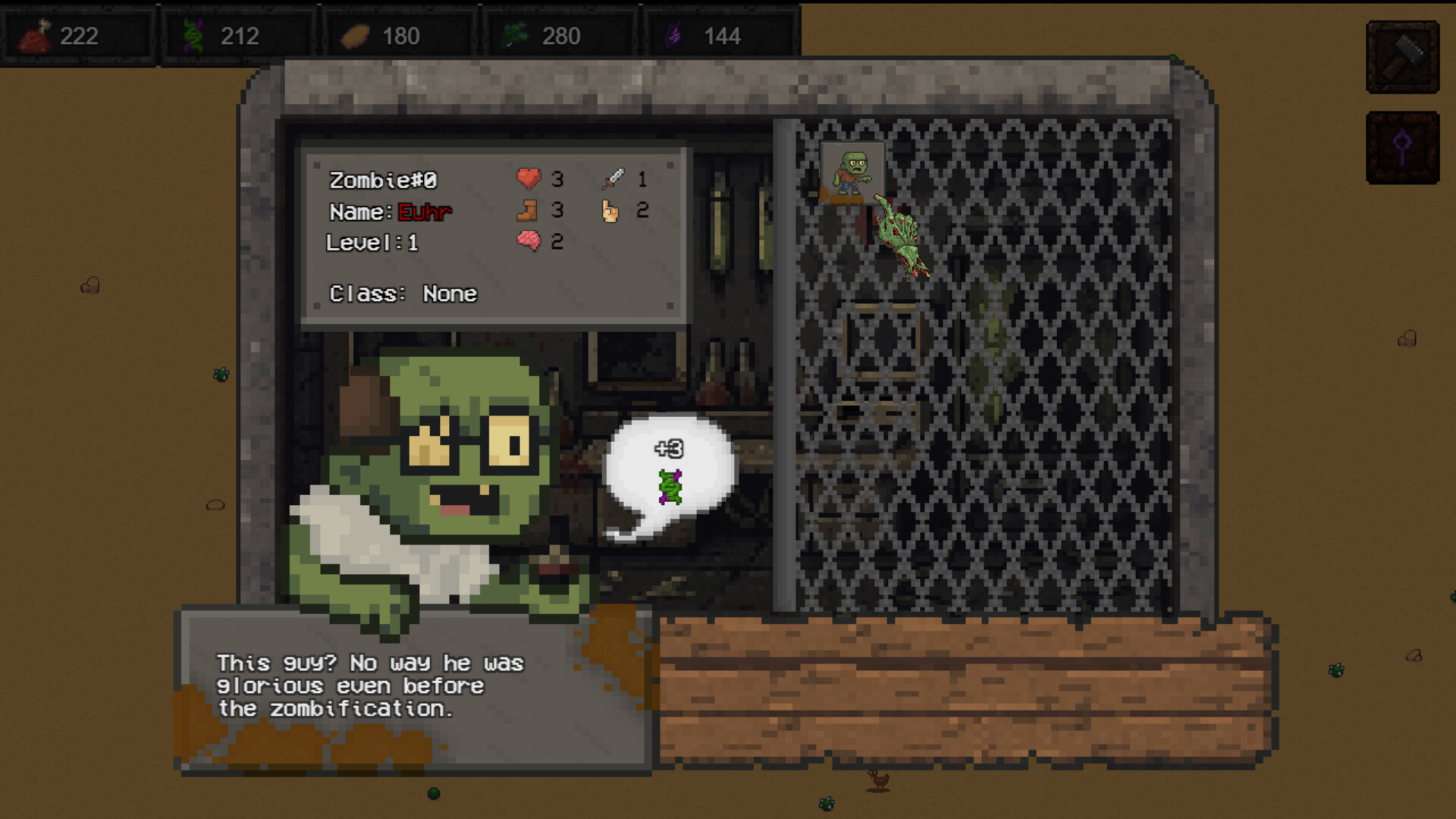Open the hammer build menu button
The image size is (1456, 819).
pos(1402,58)
